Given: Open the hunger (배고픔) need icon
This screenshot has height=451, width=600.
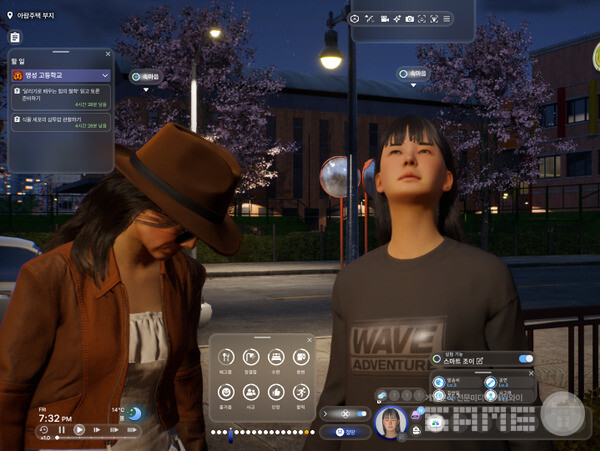Looking at the screenshot, I should coord(226,357).
